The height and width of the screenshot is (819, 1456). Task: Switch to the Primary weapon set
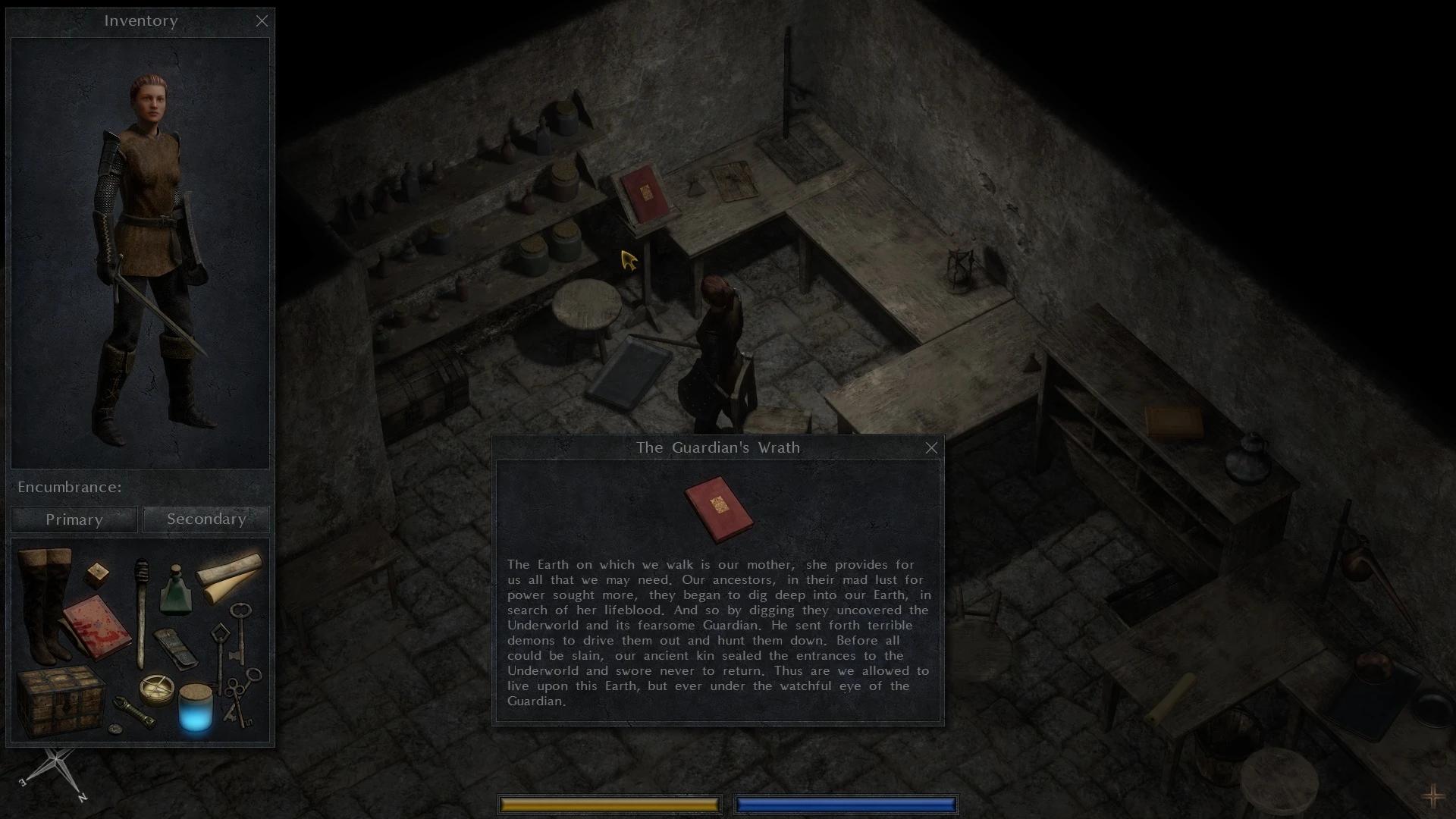coord(74,519)
